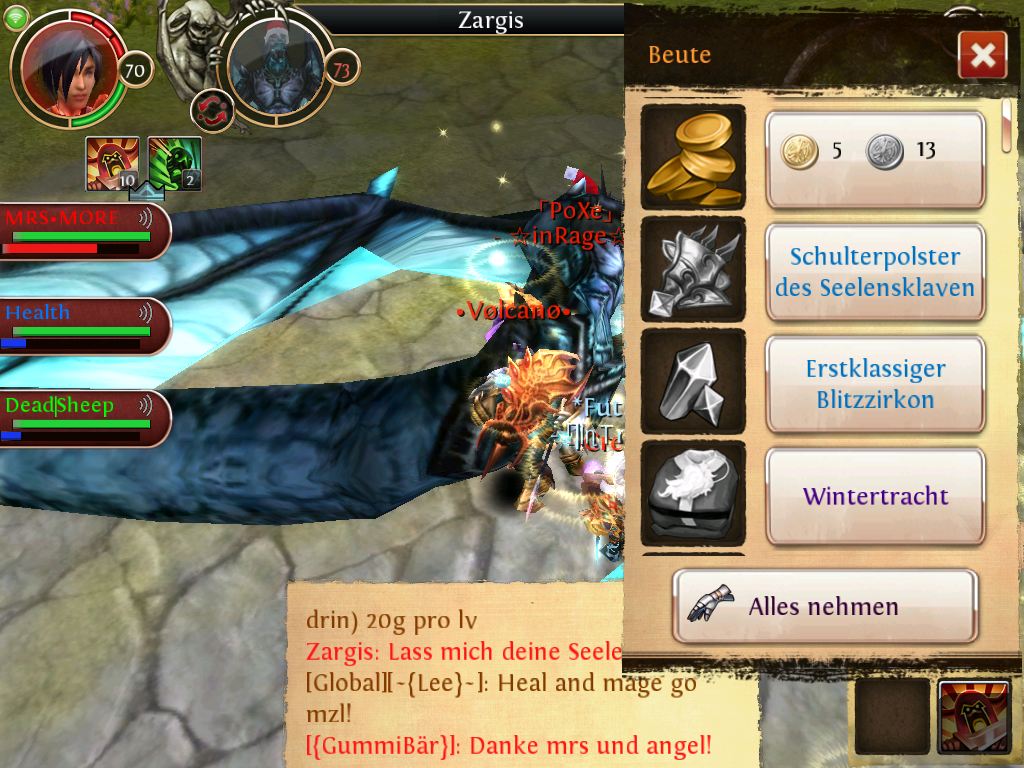Select Schulterpolster des Seelensklaven loot
The width and height of the screenshot is (1024, 768).
[875, 272]
